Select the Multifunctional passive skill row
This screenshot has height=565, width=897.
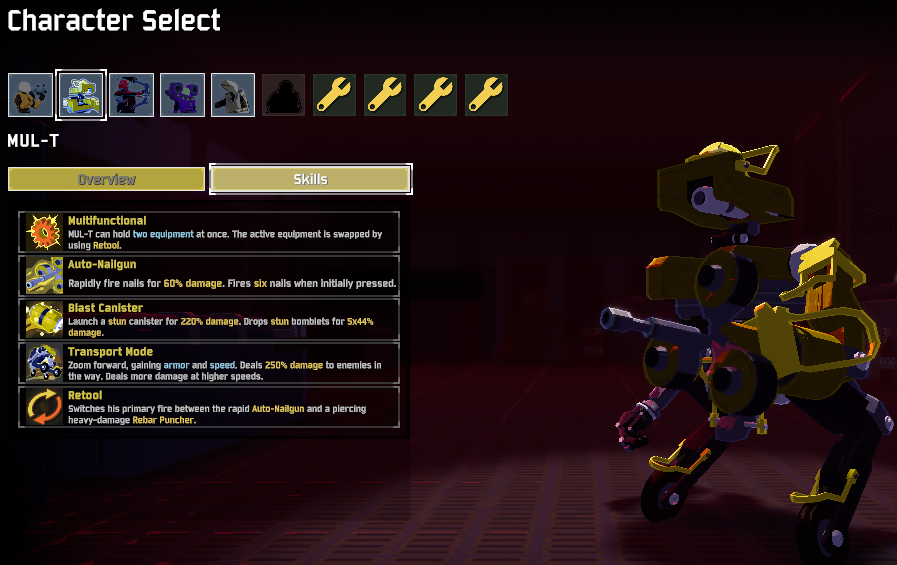click(209, 232)
